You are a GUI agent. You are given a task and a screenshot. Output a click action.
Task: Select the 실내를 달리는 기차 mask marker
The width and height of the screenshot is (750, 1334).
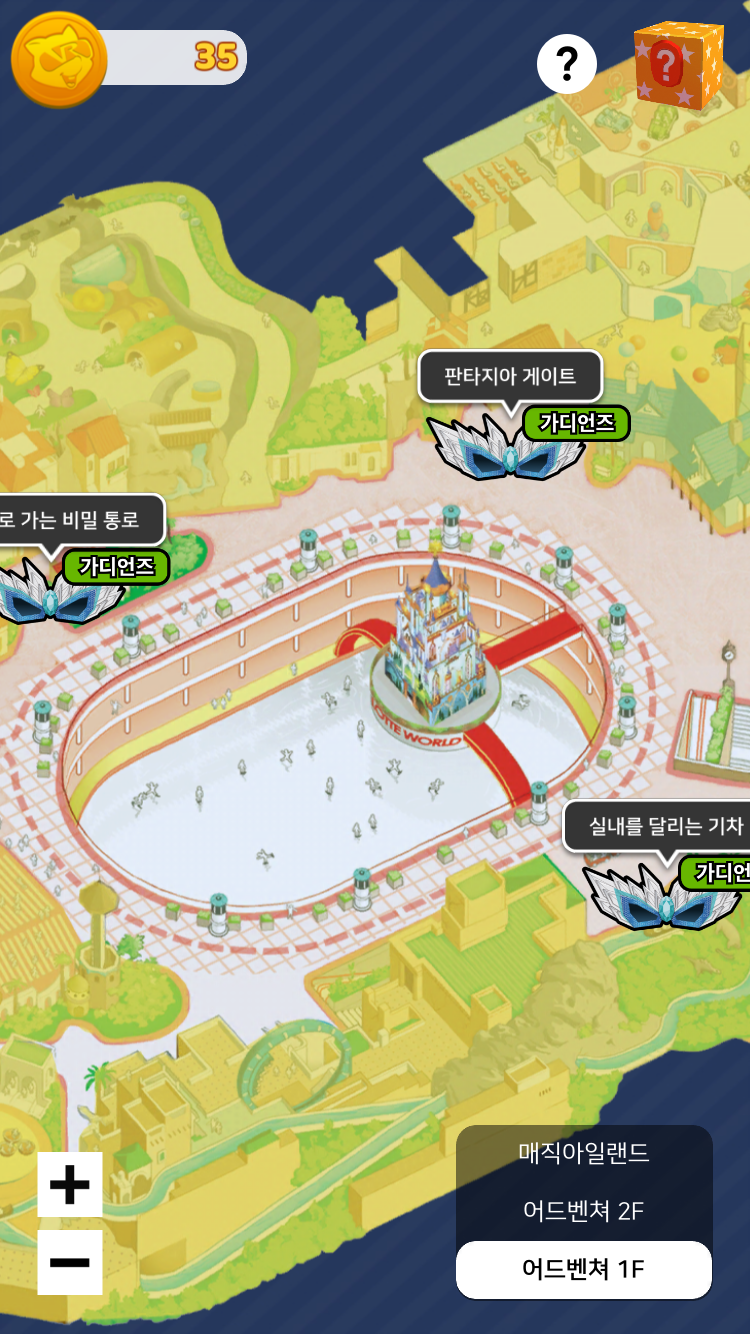[662, 895]
